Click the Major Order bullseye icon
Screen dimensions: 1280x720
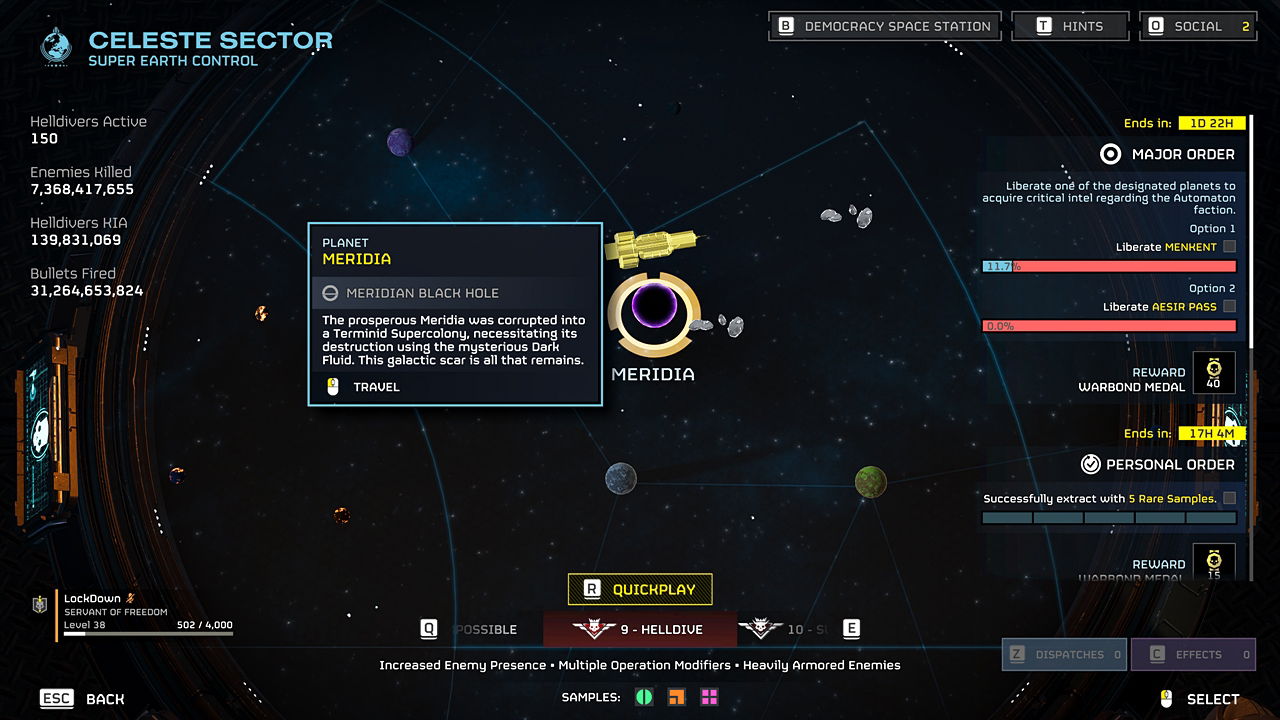1108,154
